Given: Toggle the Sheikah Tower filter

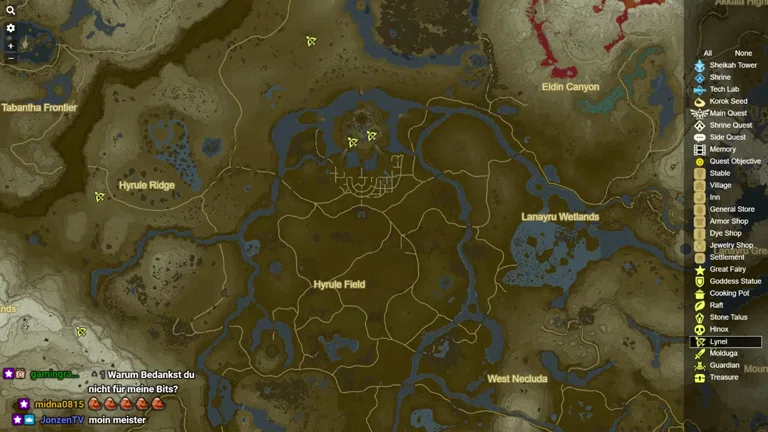Looking at the screenshot, I should point(733,65).
